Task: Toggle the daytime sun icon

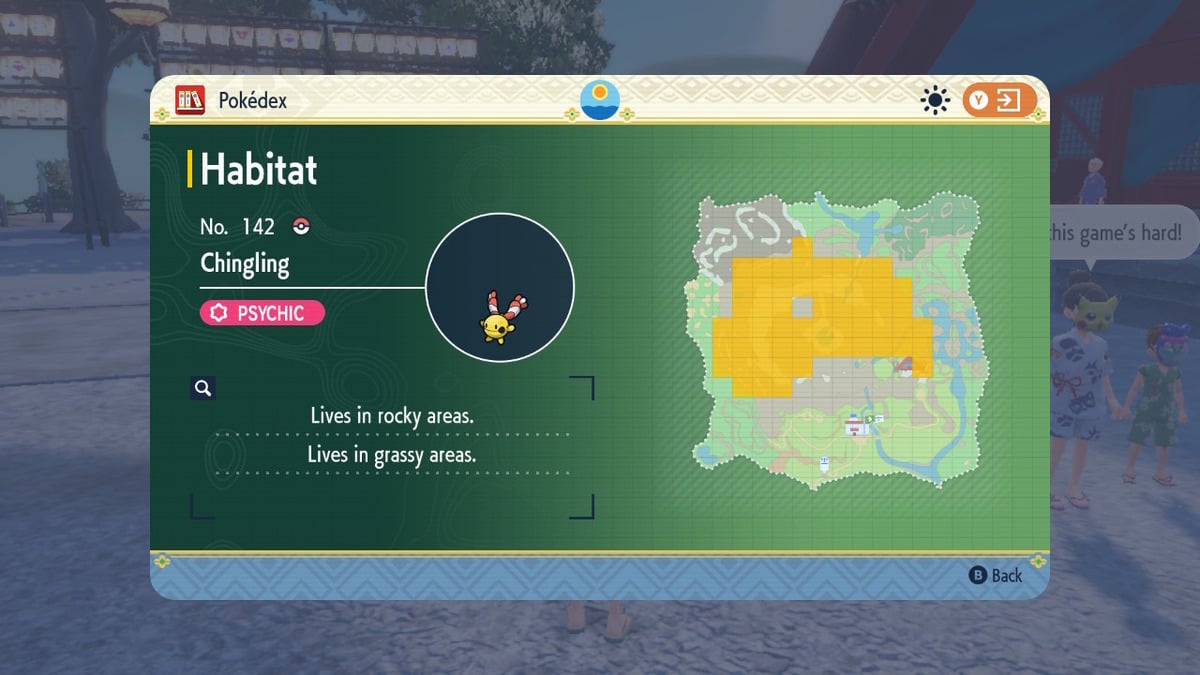Action: click(936, 100)
